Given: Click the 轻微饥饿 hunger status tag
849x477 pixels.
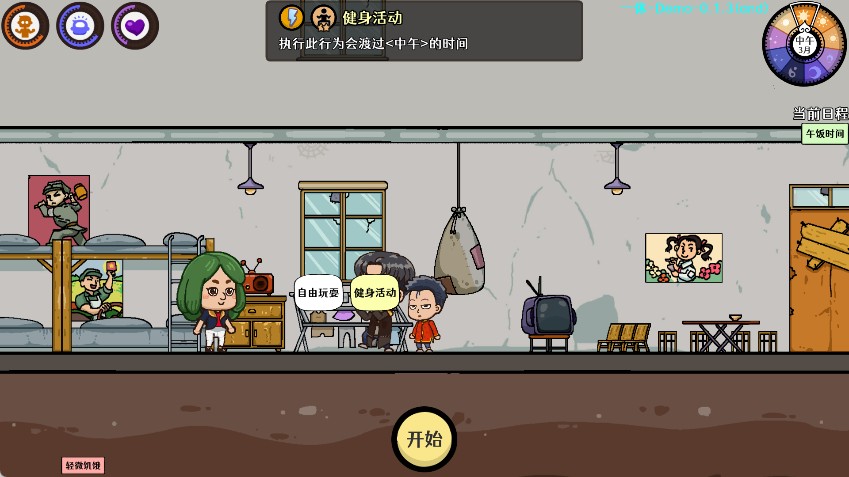Looking at the screenshot, I should tap(83, 465).
